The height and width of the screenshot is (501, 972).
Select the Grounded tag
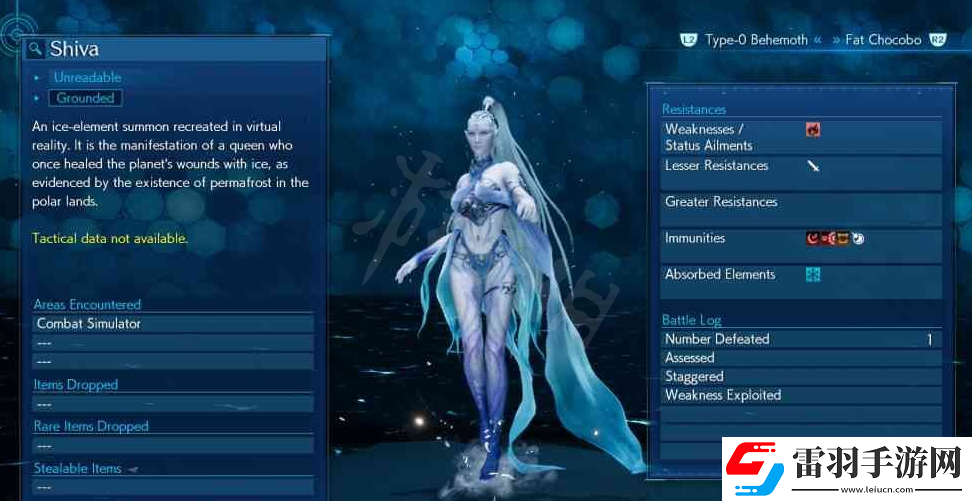tap(85, 98)
